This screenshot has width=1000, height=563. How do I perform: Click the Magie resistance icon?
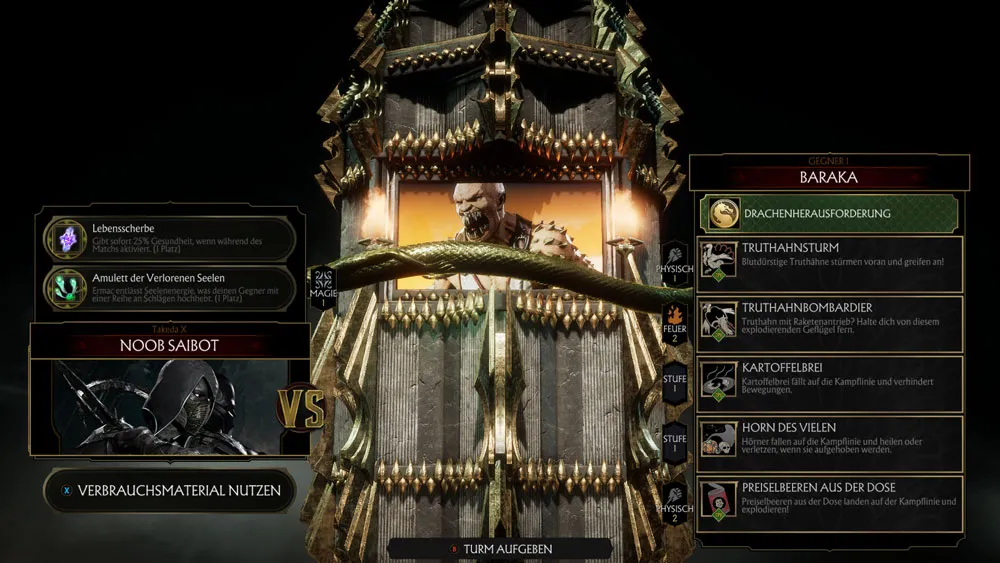coord(323,285)
